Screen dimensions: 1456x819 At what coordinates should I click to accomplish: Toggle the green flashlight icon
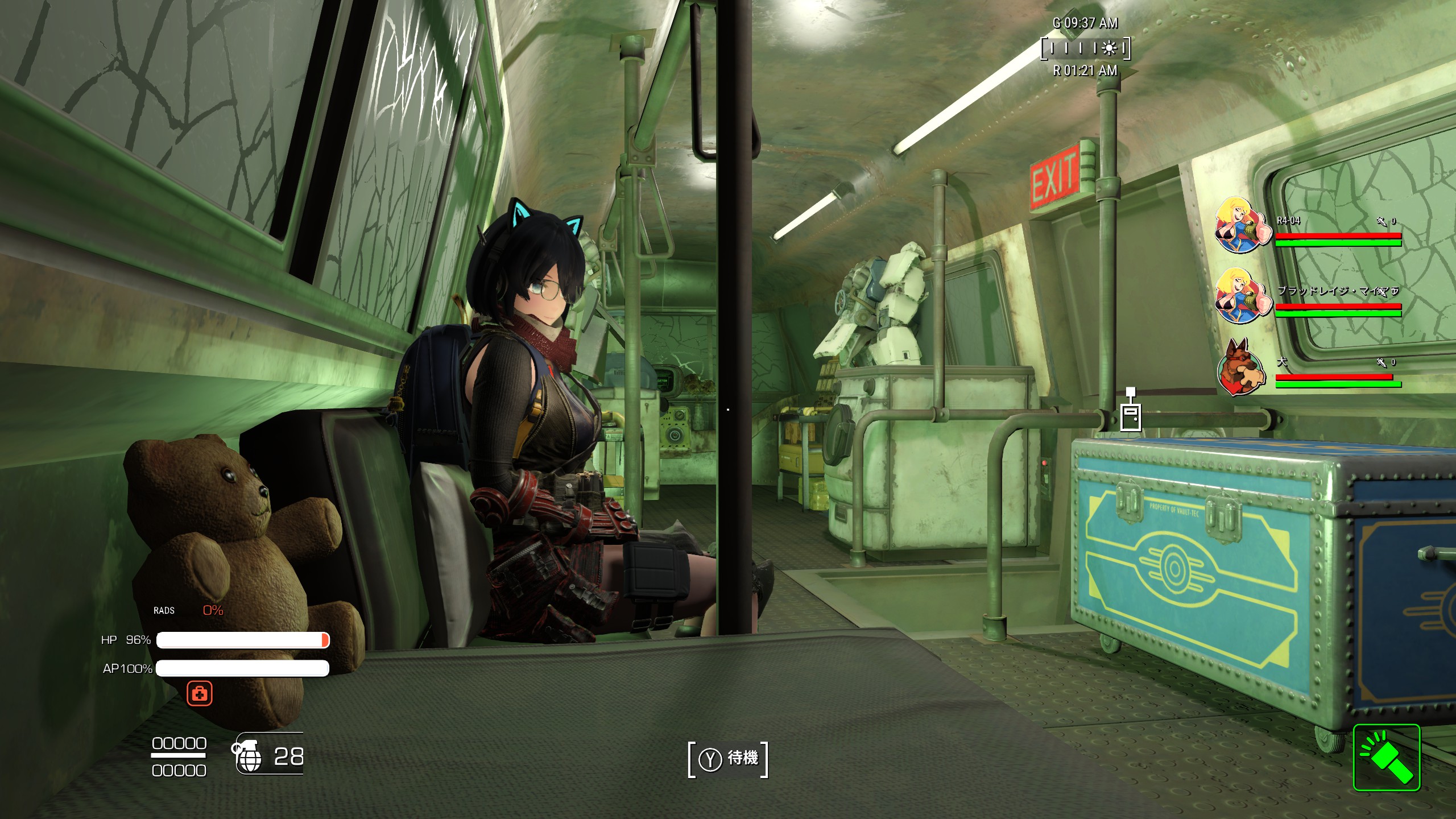coord(1386,757)
